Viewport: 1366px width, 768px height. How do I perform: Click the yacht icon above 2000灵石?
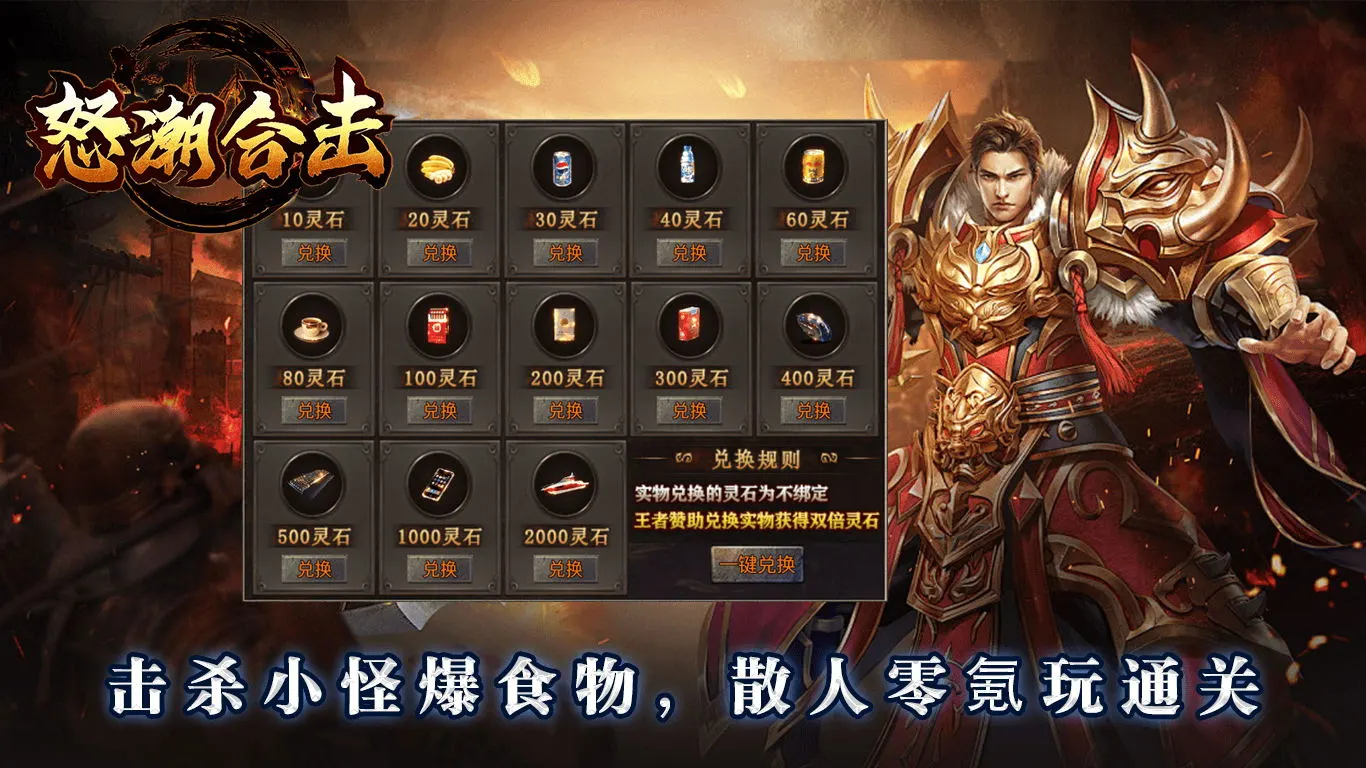point(565,487)
